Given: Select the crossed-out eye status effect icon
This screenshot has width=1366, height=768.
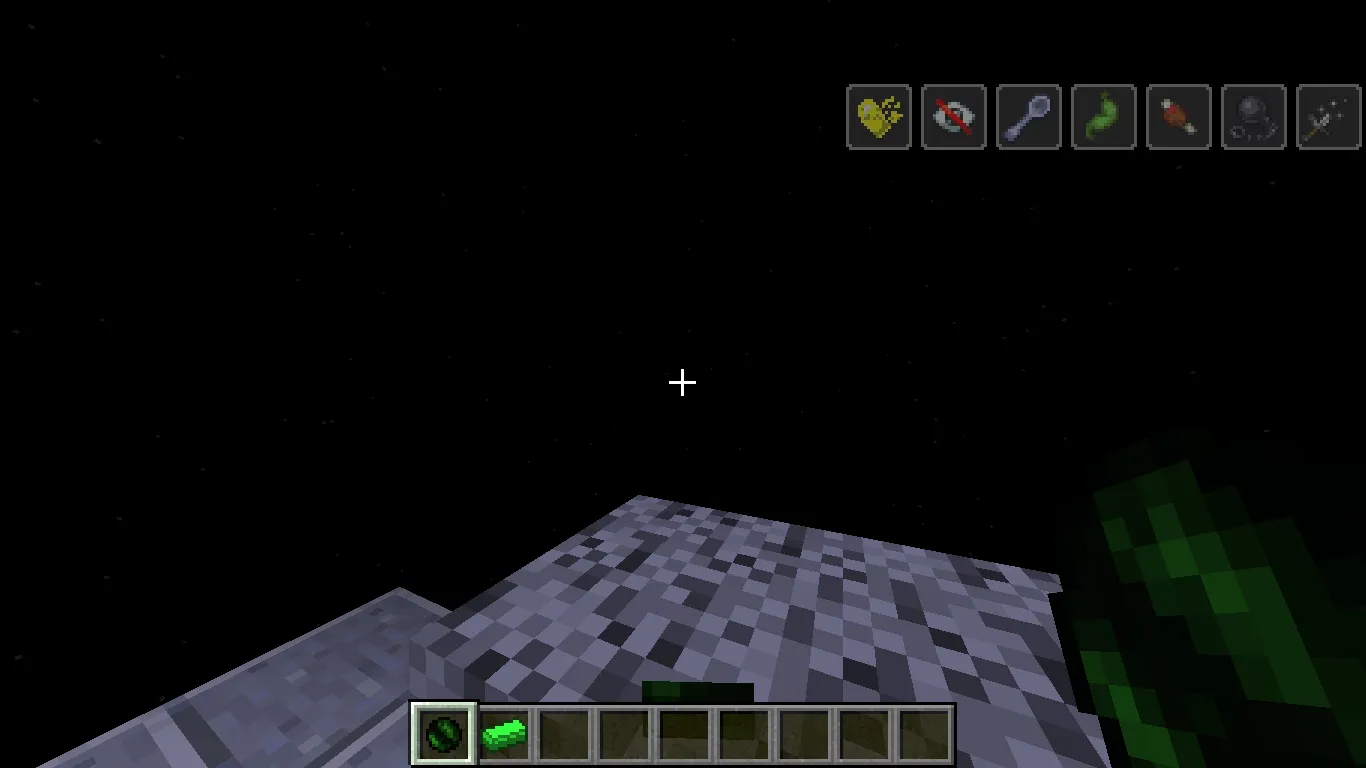Looking at the screenshot, I should [953, 117].
